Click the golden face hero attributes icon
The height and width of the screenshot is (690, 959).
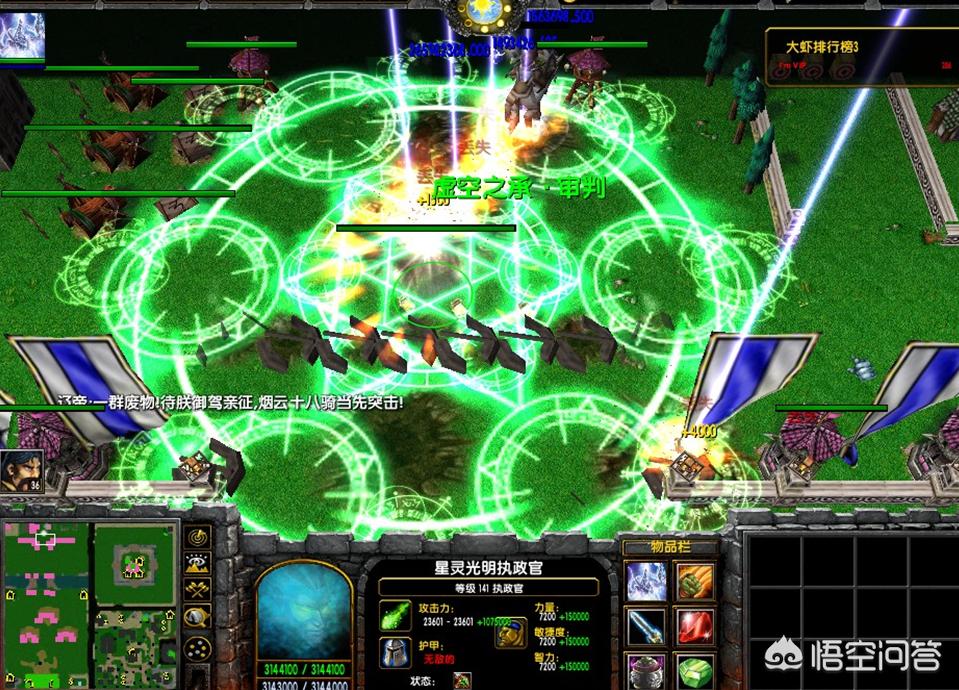(511, 632)
